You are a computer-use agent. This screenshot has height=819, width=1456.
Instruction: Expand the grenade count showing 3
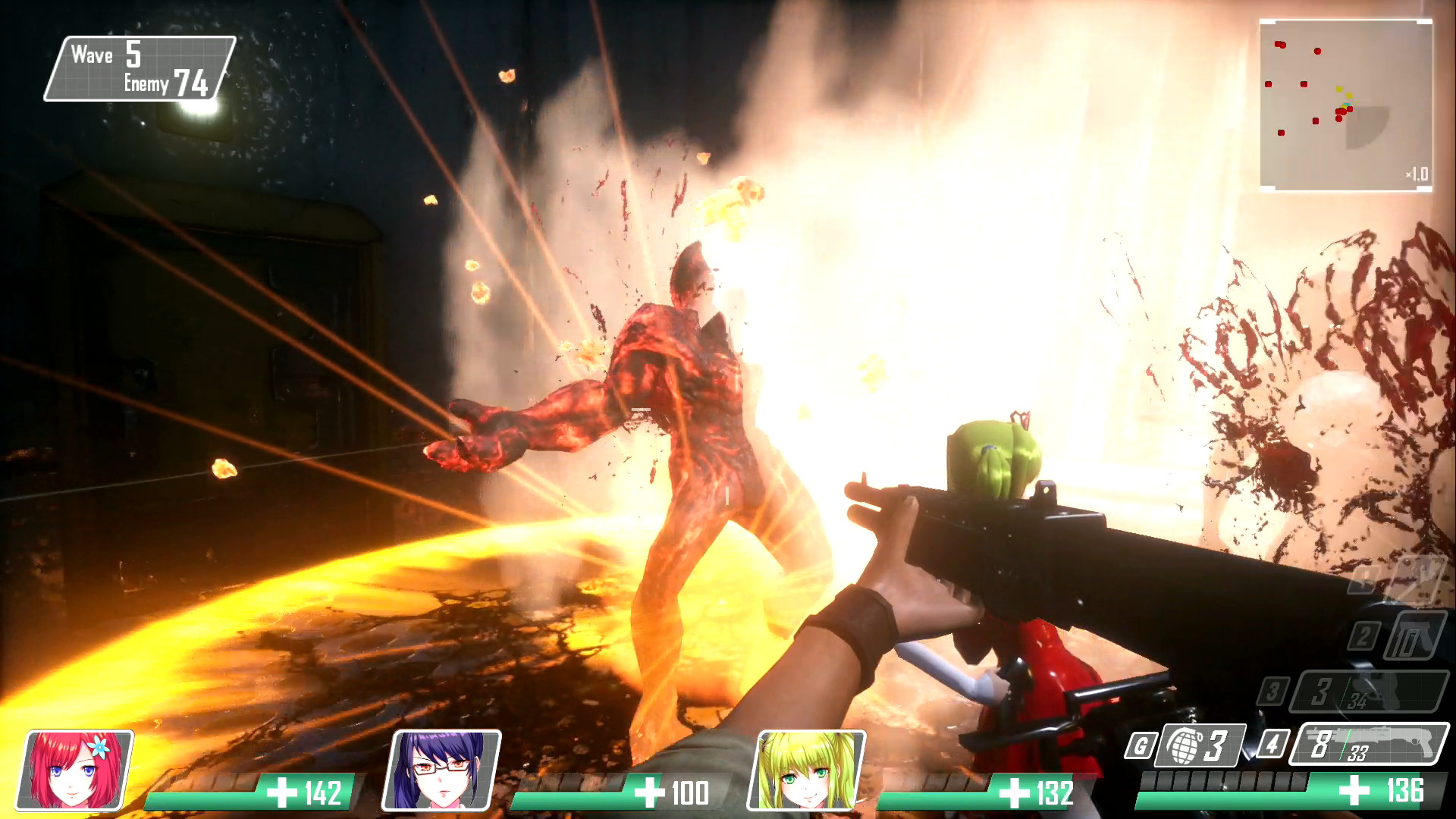click(1202, 745)
